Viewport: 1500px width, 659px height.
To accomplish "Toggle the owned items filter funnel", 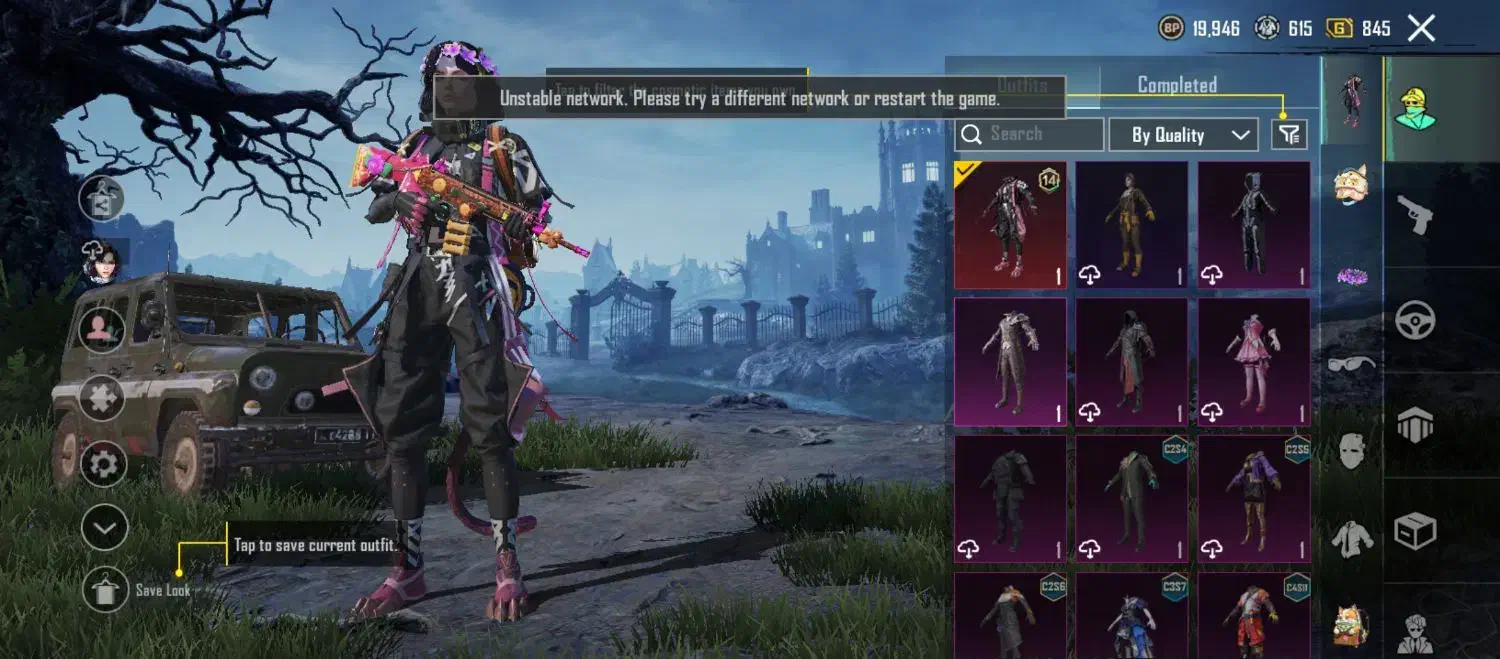I will 1289,134.
